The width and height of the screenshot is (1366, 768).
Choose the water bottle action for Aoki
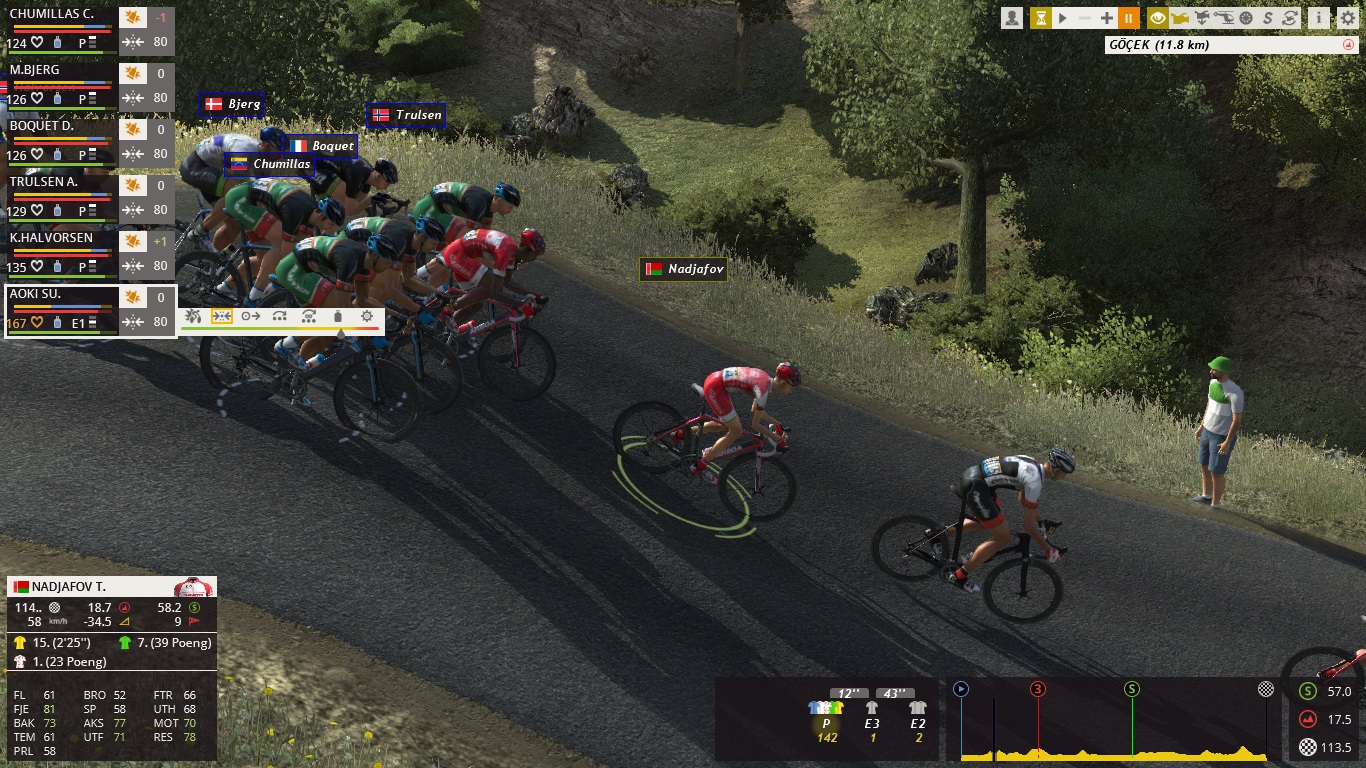coord(338,316)
